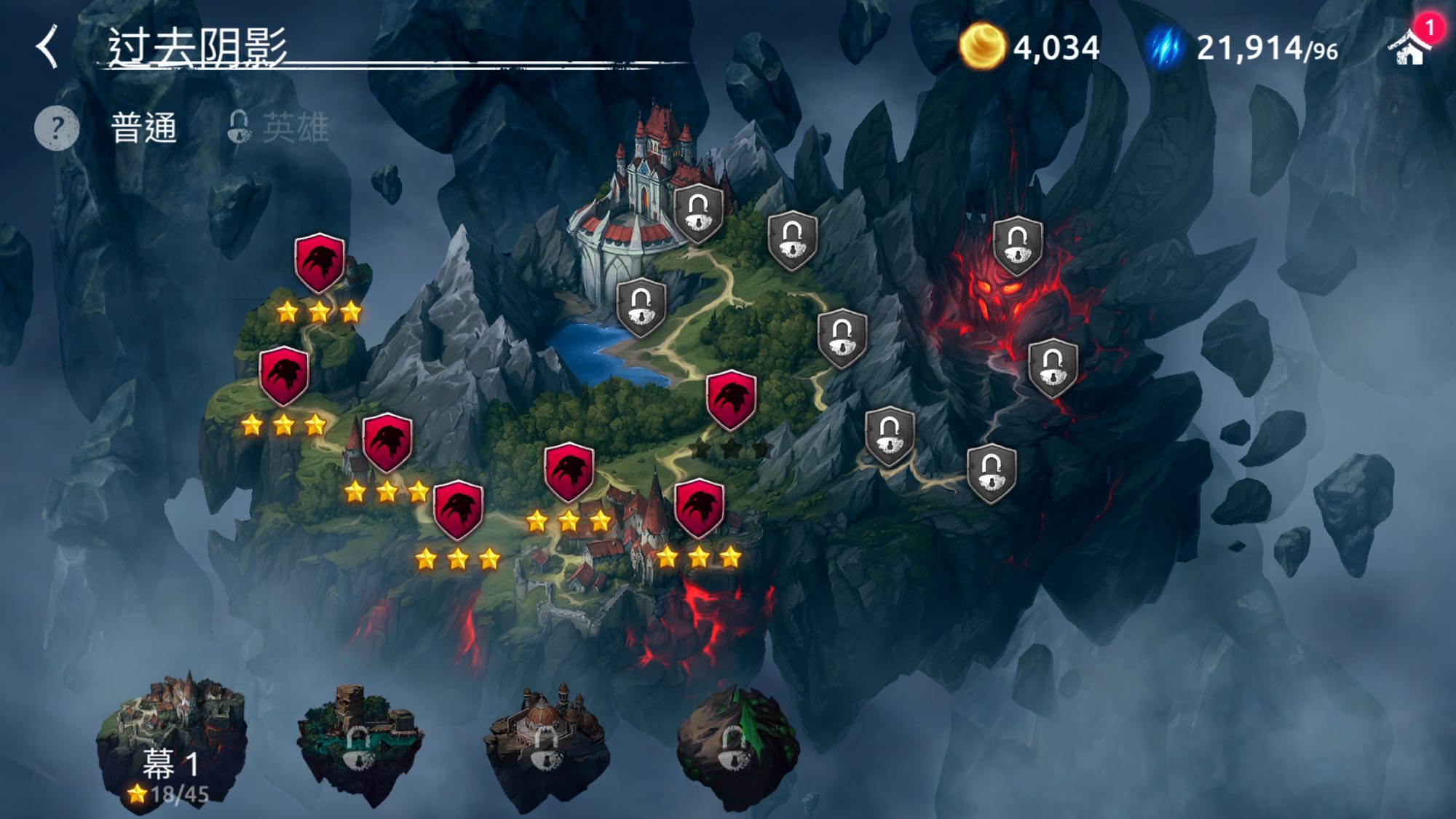Image resolution: width=1456 pixels, height=819 pixels.
Task: Switch to 普通 difficulty tab
Action: click(144, 128)
